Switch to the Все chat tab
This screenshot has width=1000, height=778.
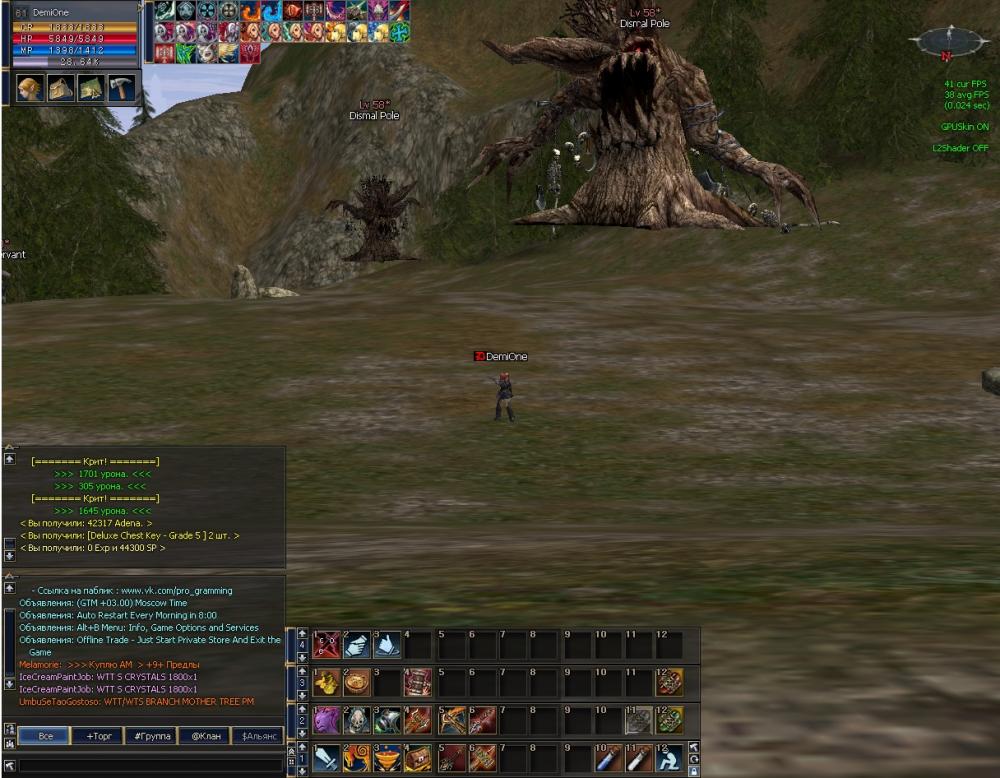pos(45,736)
